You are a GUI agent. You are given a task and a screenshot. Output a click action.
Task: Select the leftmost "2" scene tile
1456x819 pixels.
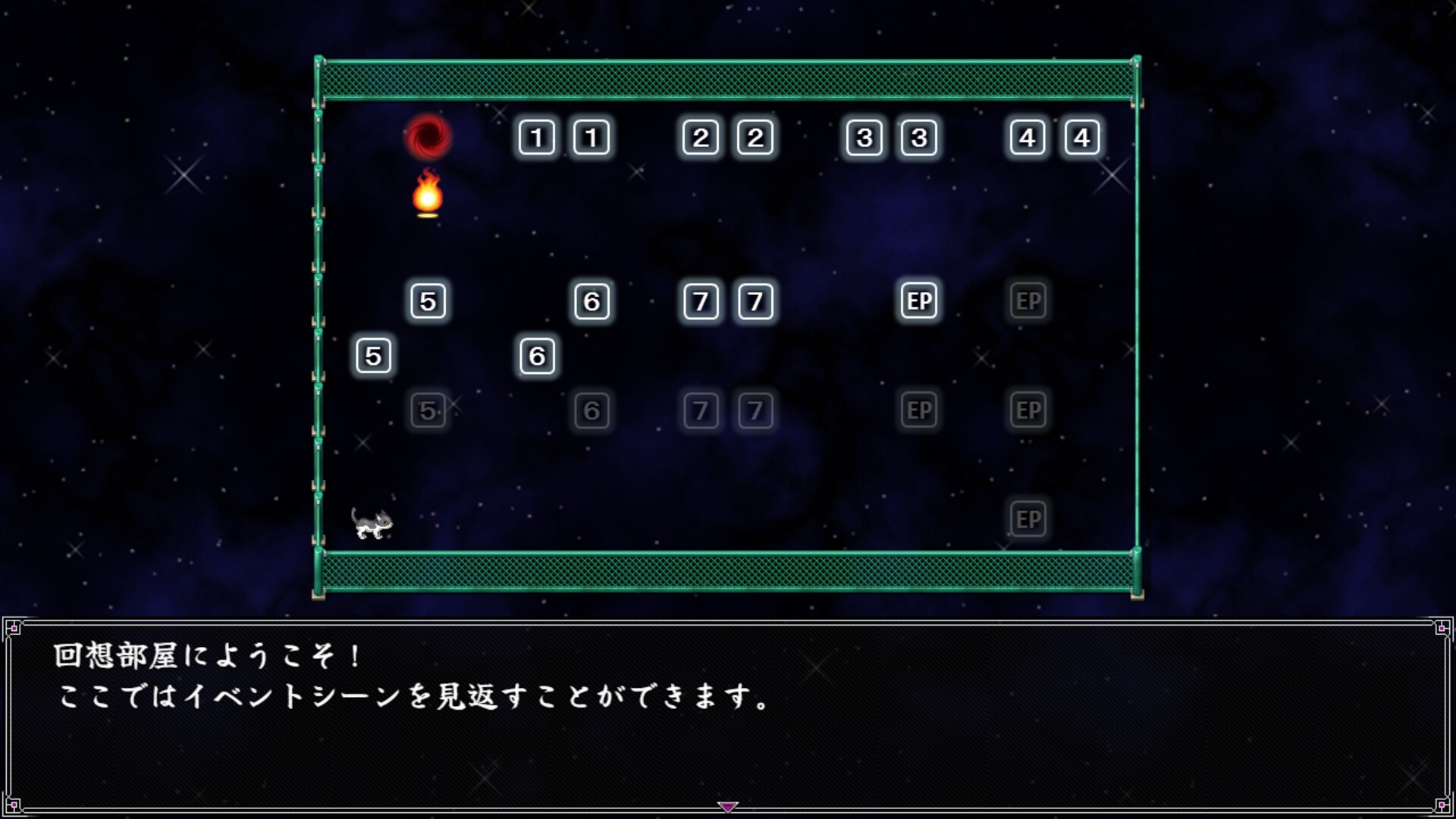(700, 137)
